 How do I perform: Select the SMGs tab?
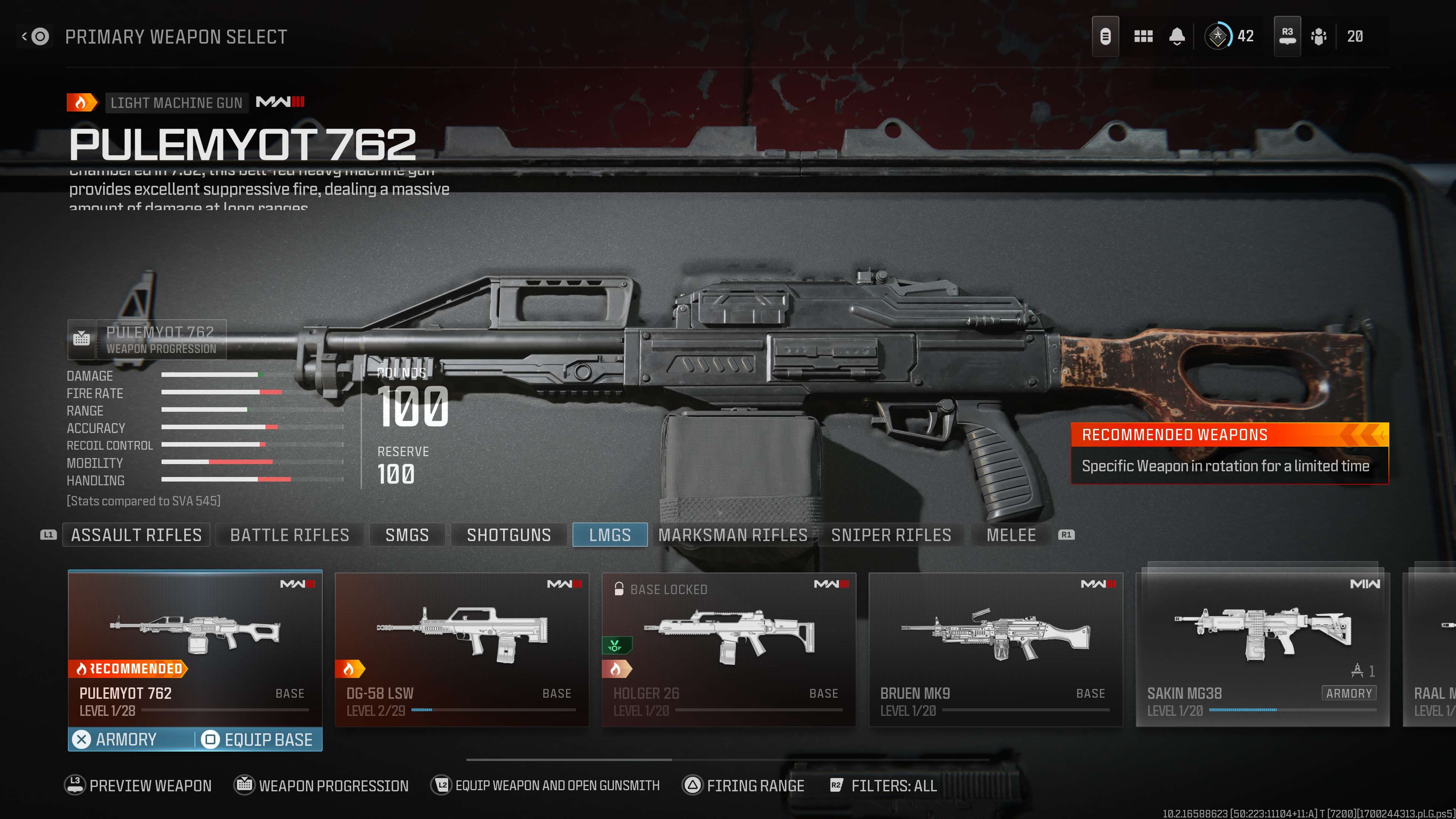[407, 535]
